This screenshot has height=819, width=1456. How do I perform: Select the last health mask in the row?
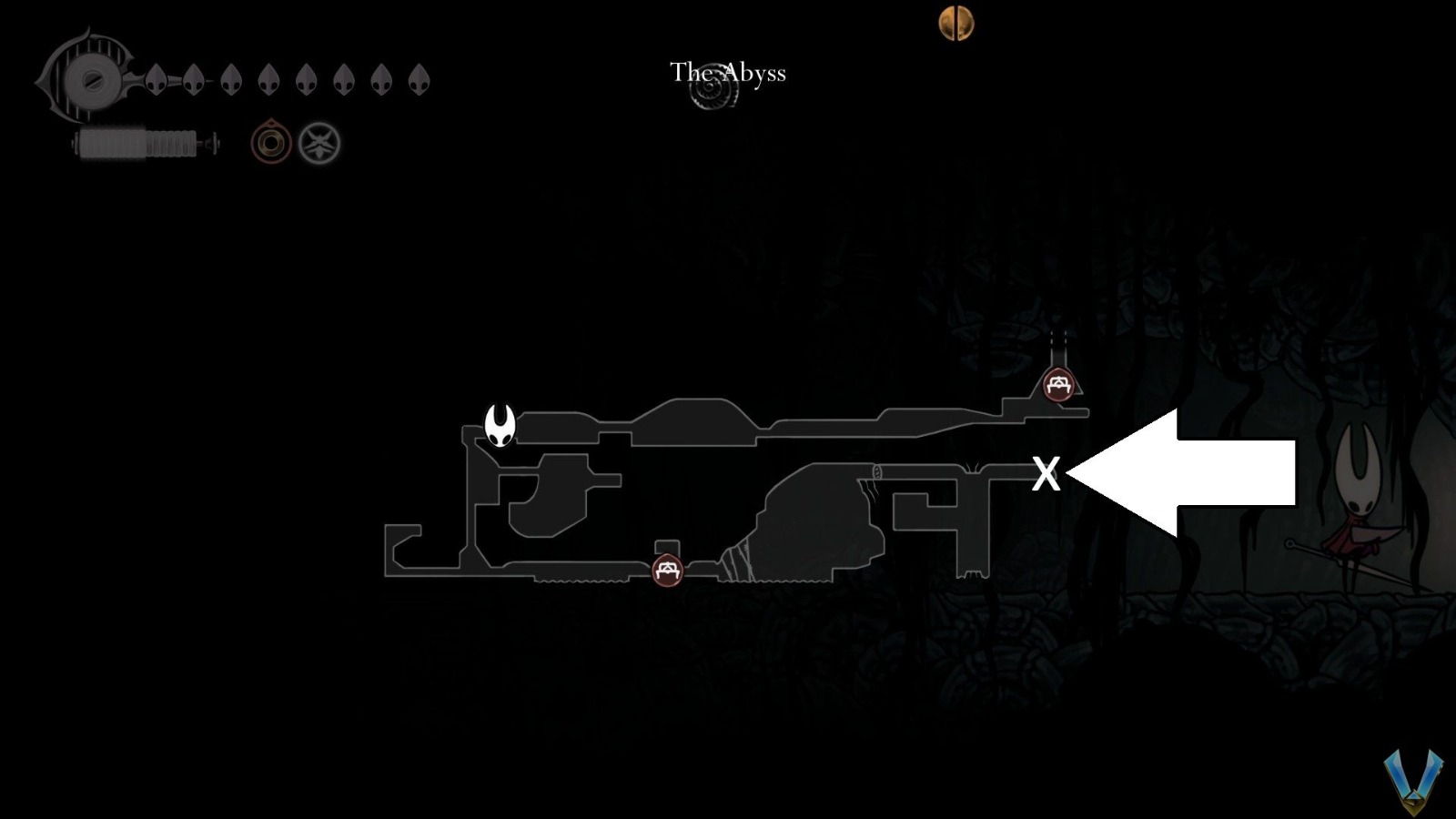(418, 80)
